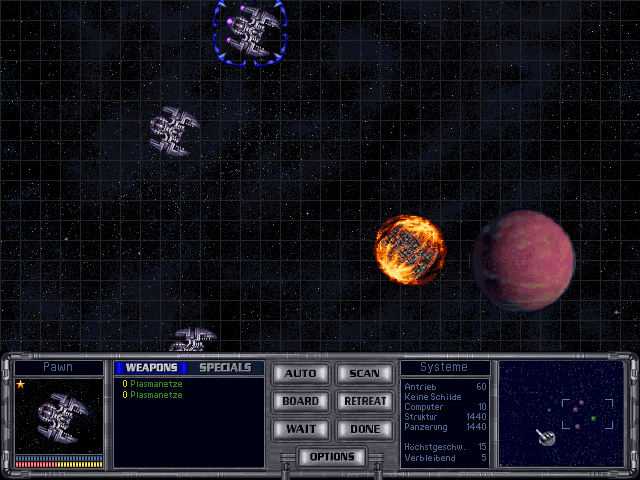Switch to the WEAPONS tab
640x480 pixels.
[x=151, y=368]
